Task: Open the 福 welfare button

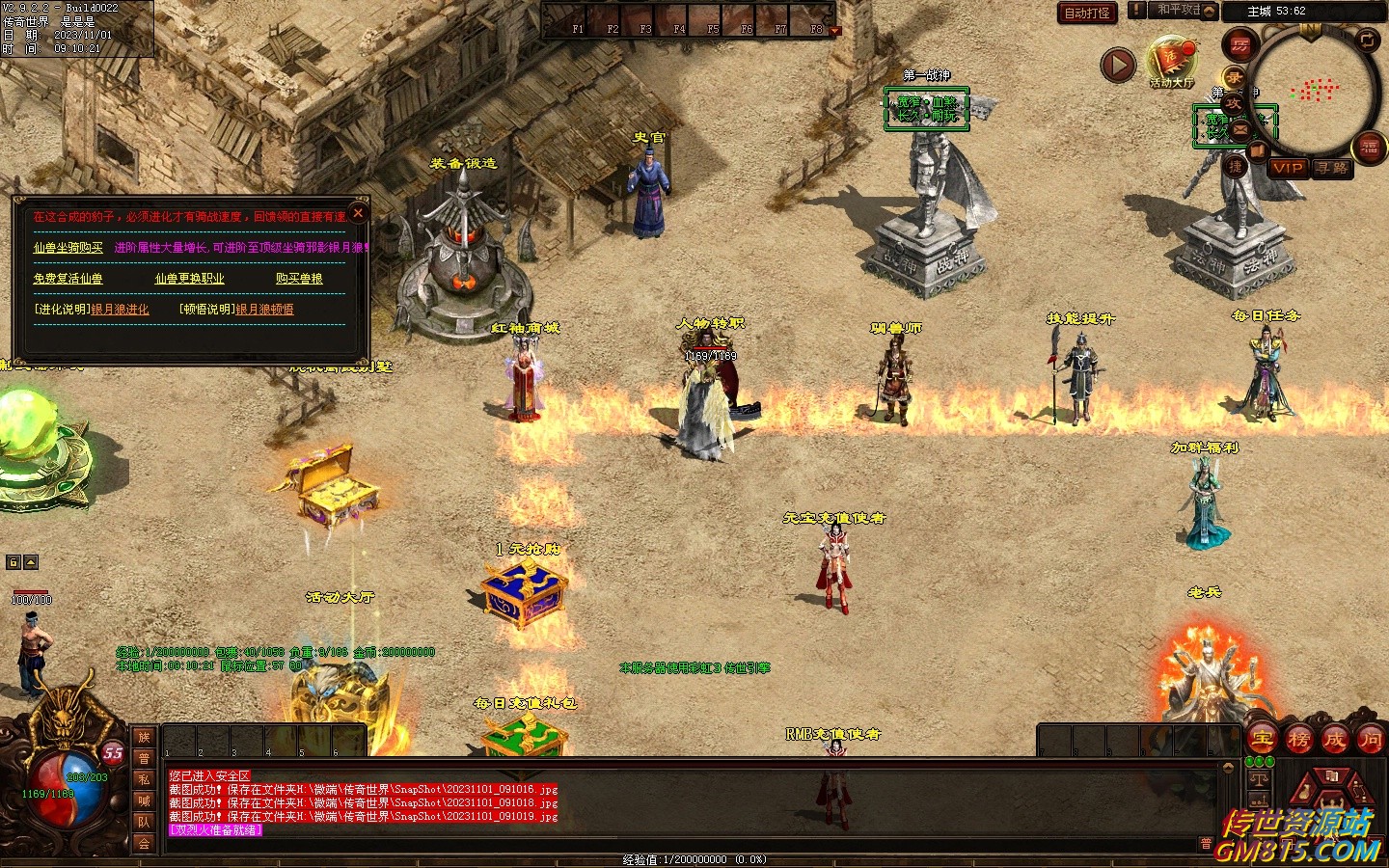Action: pyautogui.click(x=1370, y=147)
